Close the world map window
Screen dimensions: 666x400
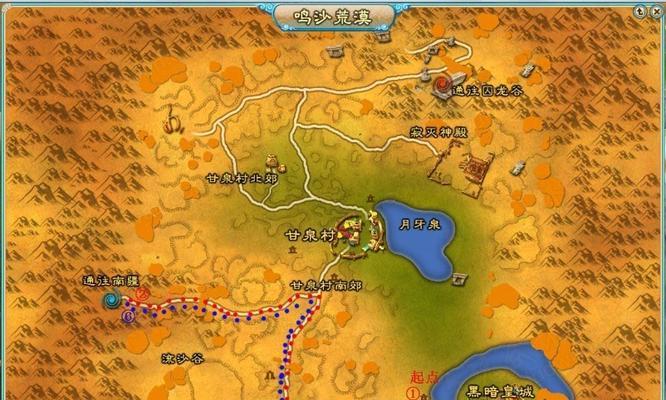655,10
